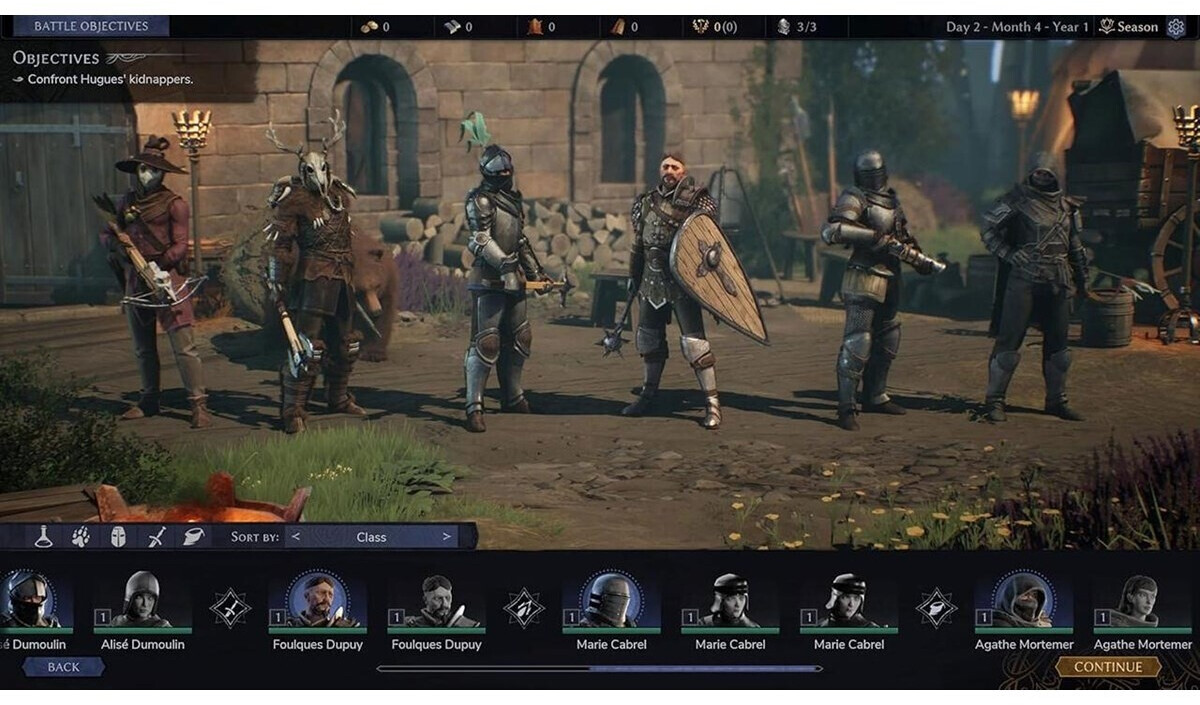Click the Season indicator

[x=1129, y=27]
